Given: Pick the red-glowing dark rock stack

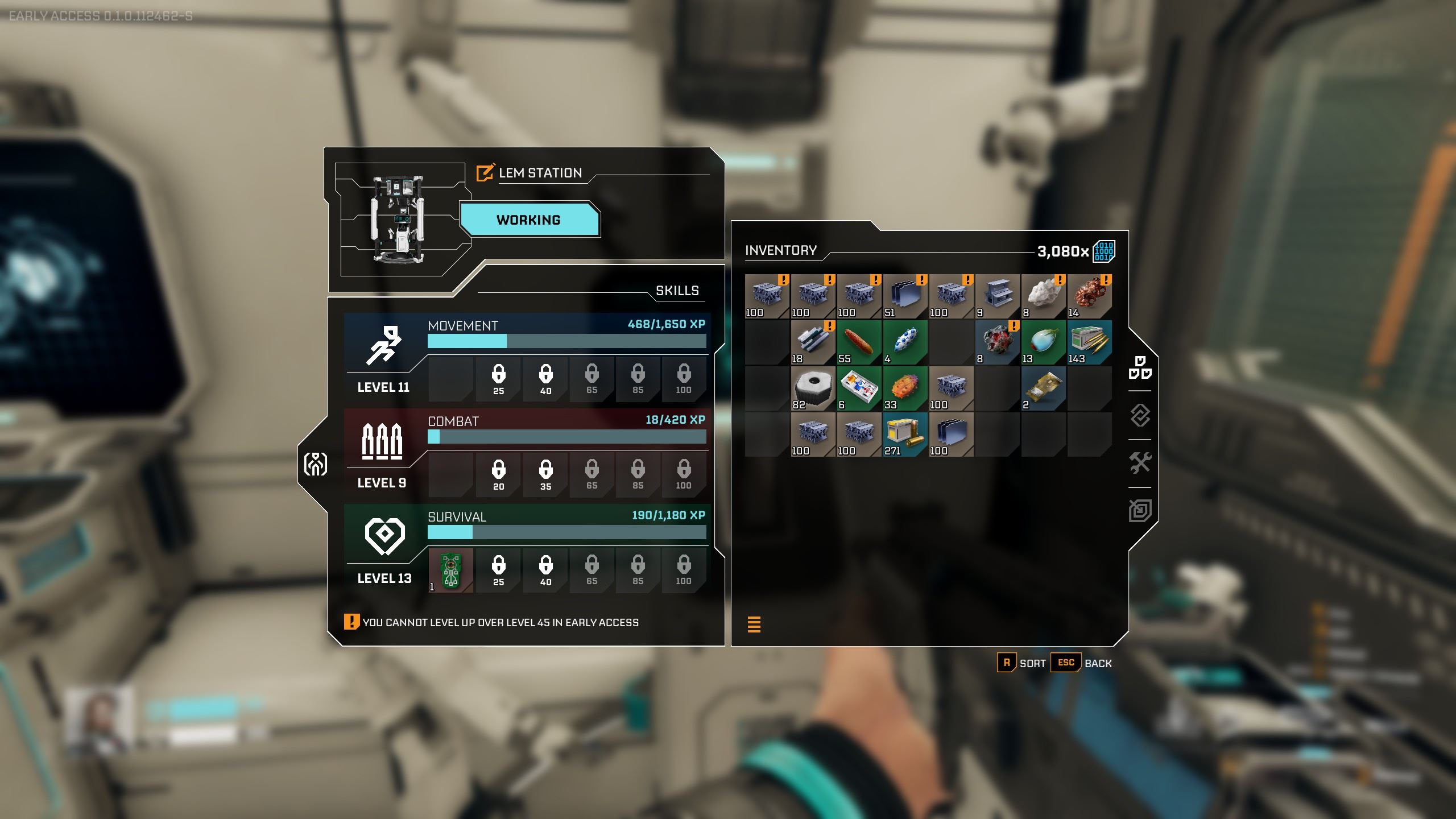Looking at the screenshot, I should [x=997, y=342].
